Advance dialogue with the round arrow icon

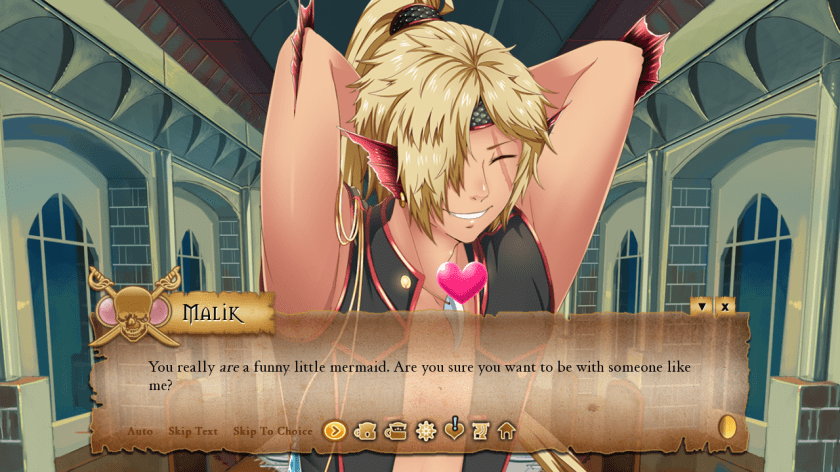335,431
